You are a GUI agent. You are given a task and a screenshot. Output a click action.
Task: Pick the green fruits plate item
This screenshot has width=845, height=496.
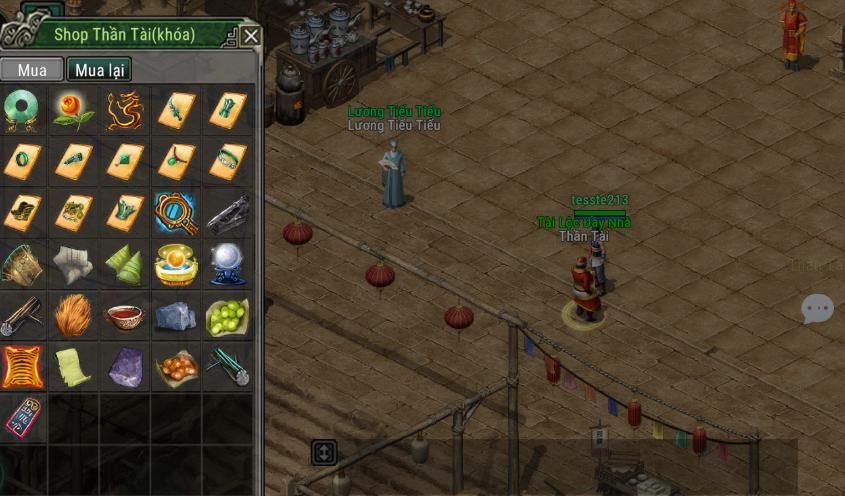(228, 317)
